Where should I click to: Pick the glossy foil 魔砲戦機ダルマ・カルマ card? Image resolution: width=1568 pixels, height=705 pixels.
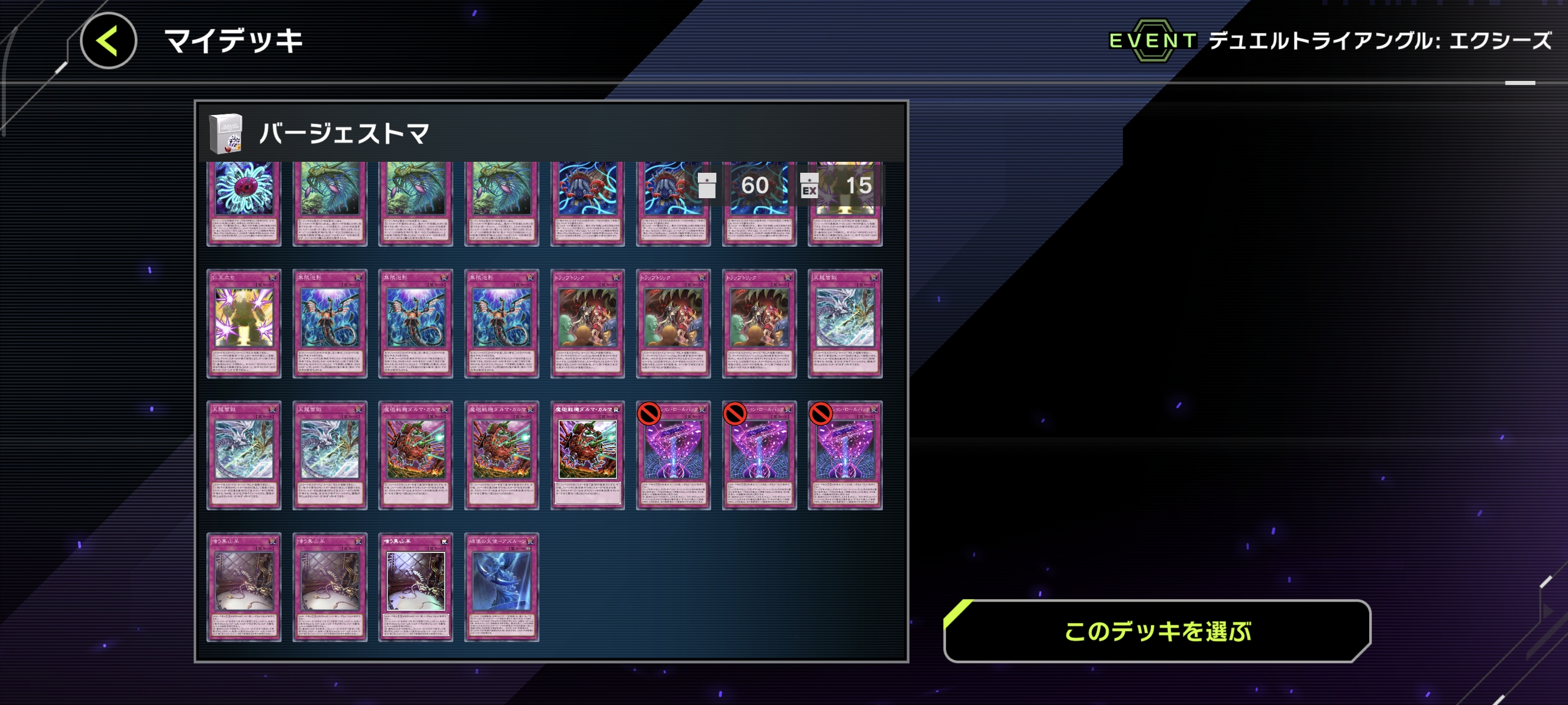[587, 454]
